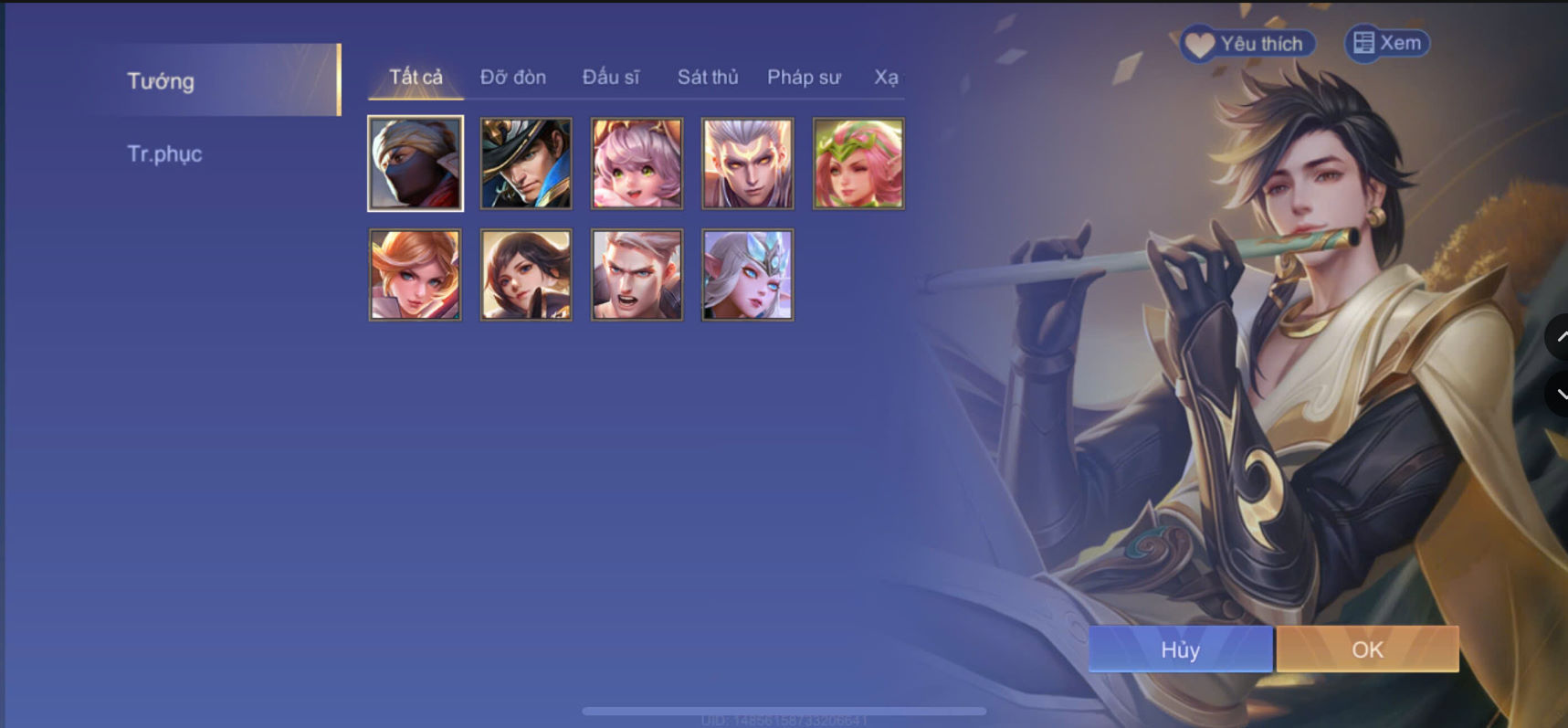Click the heart icon next to Yêu thích
Image resolution: width=1568 pixels, height=728 pixels.
[x=1197, y=42]
